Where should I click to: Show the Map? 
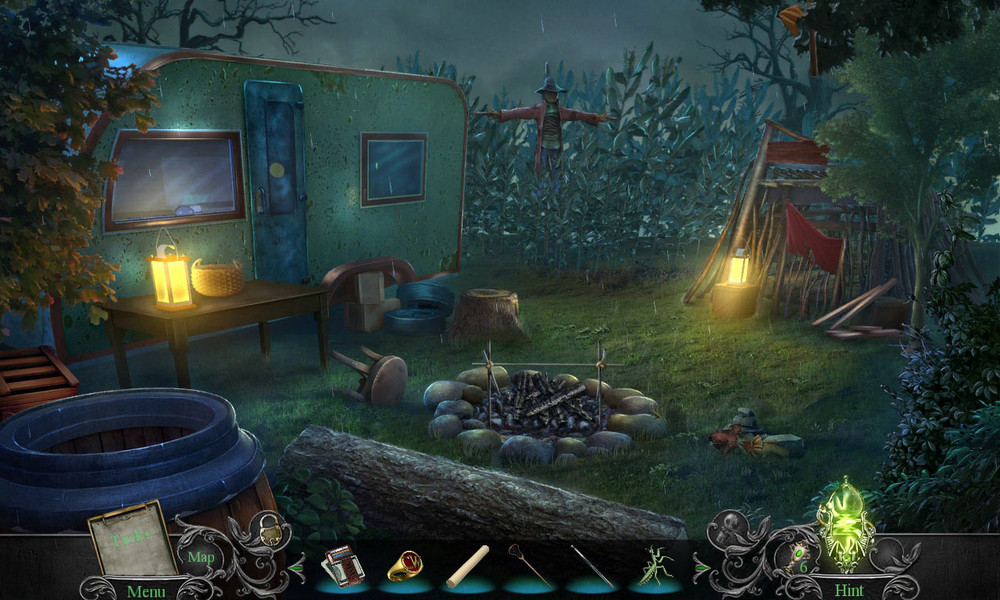coord(201,557)
